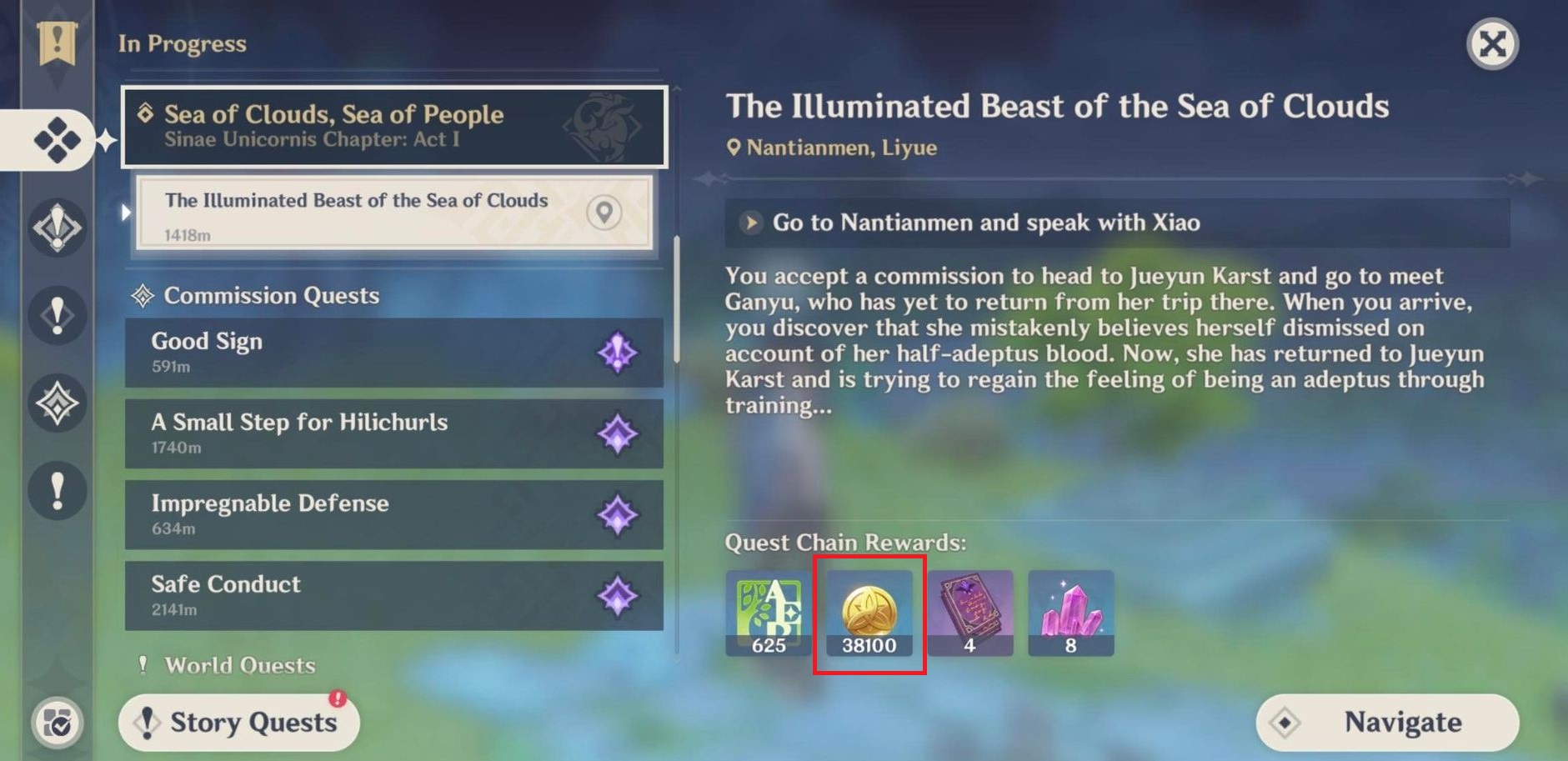View the pink crystal reward
The height and width of the screenshot is (761, 1568).
point(1071,614)
